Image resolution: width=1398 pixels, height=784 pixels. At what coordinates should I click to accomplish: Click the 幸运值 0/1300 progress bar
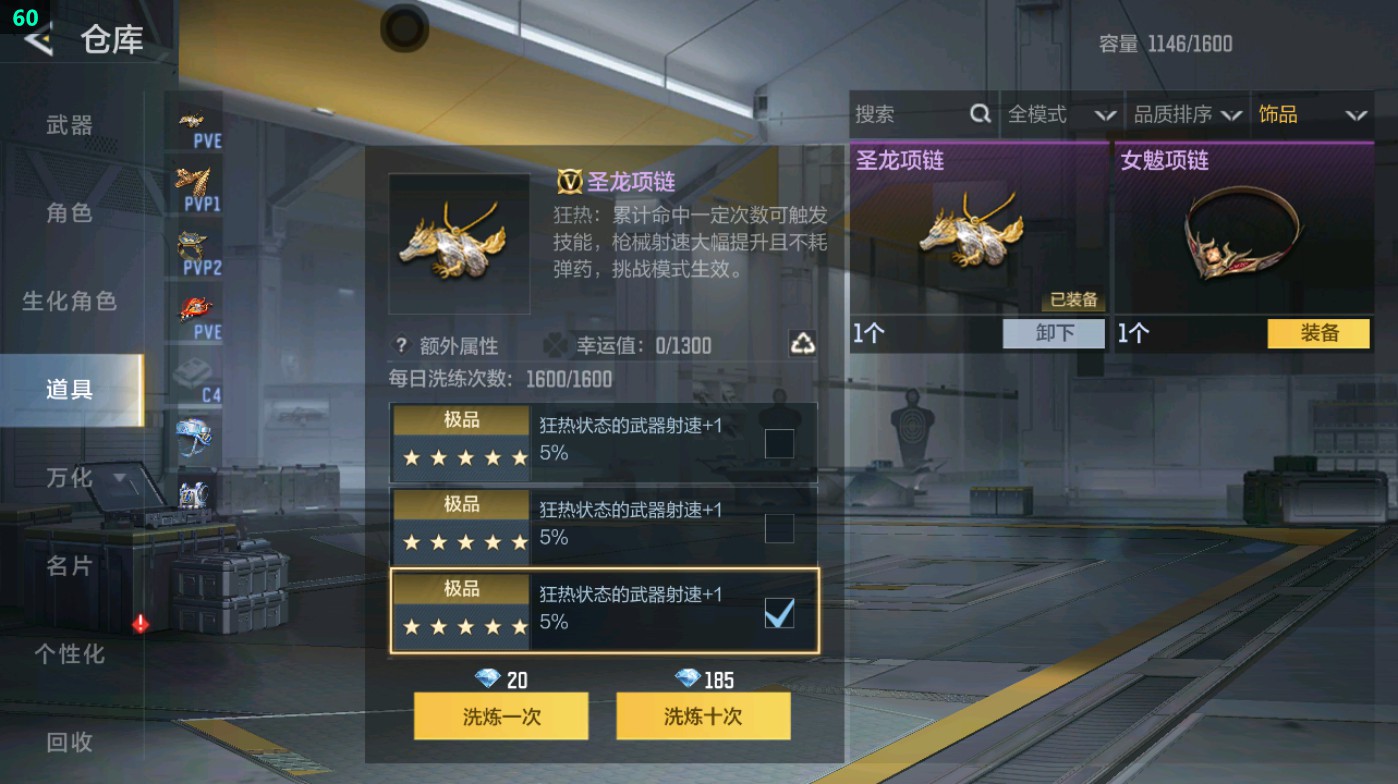(663, 346)
